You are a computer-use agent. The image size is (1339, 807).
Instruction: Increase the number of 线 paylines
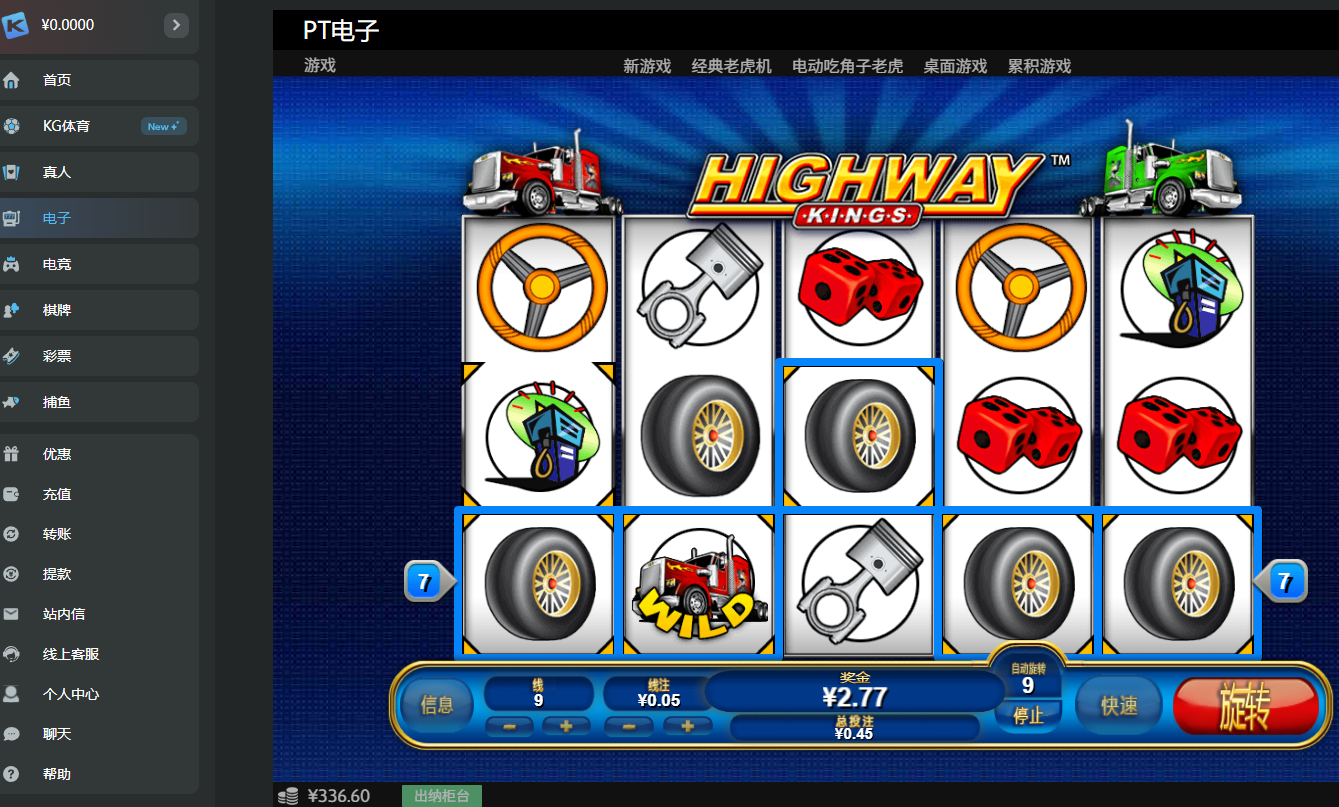click(x=567, y=726)
